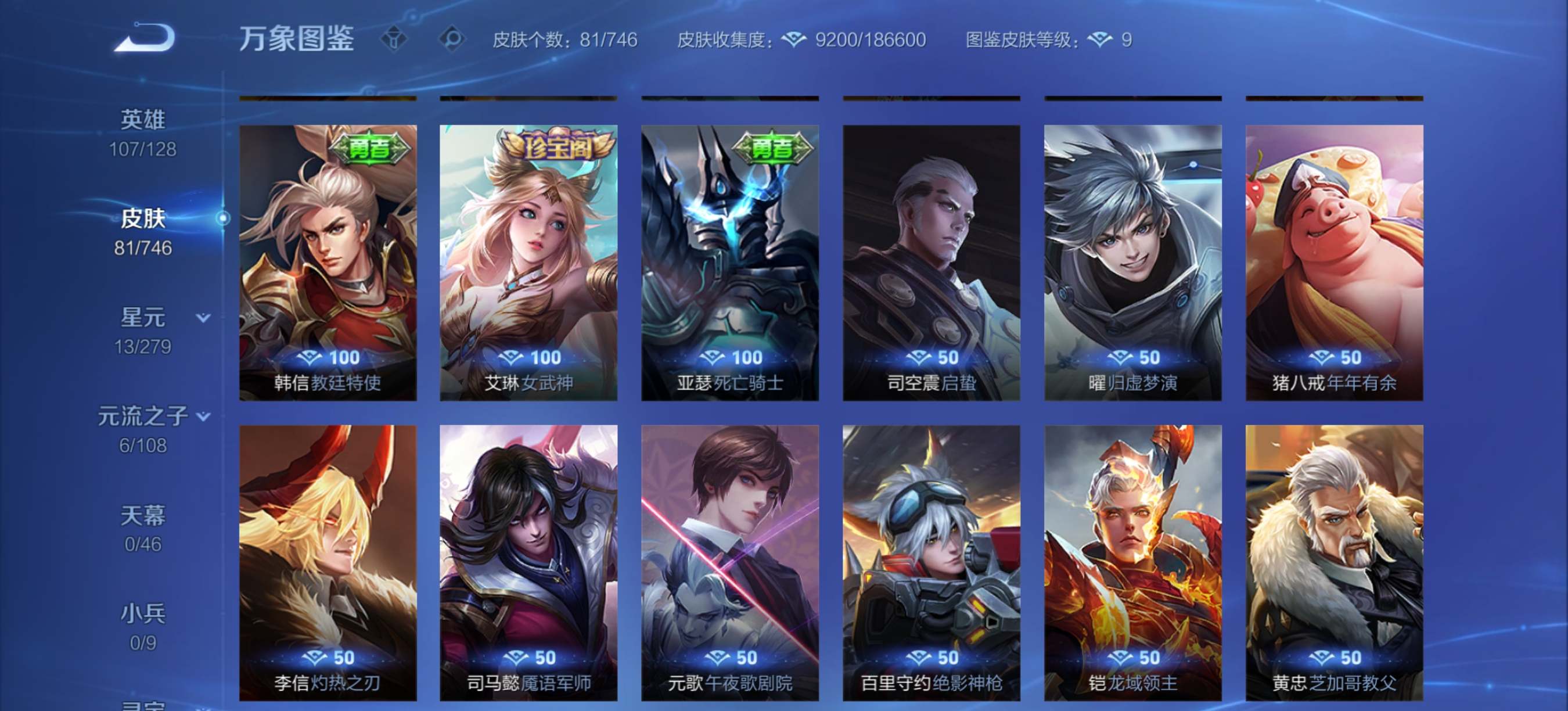Click the 黄忠芝加哥教父 skin name label

point(1333,683)
